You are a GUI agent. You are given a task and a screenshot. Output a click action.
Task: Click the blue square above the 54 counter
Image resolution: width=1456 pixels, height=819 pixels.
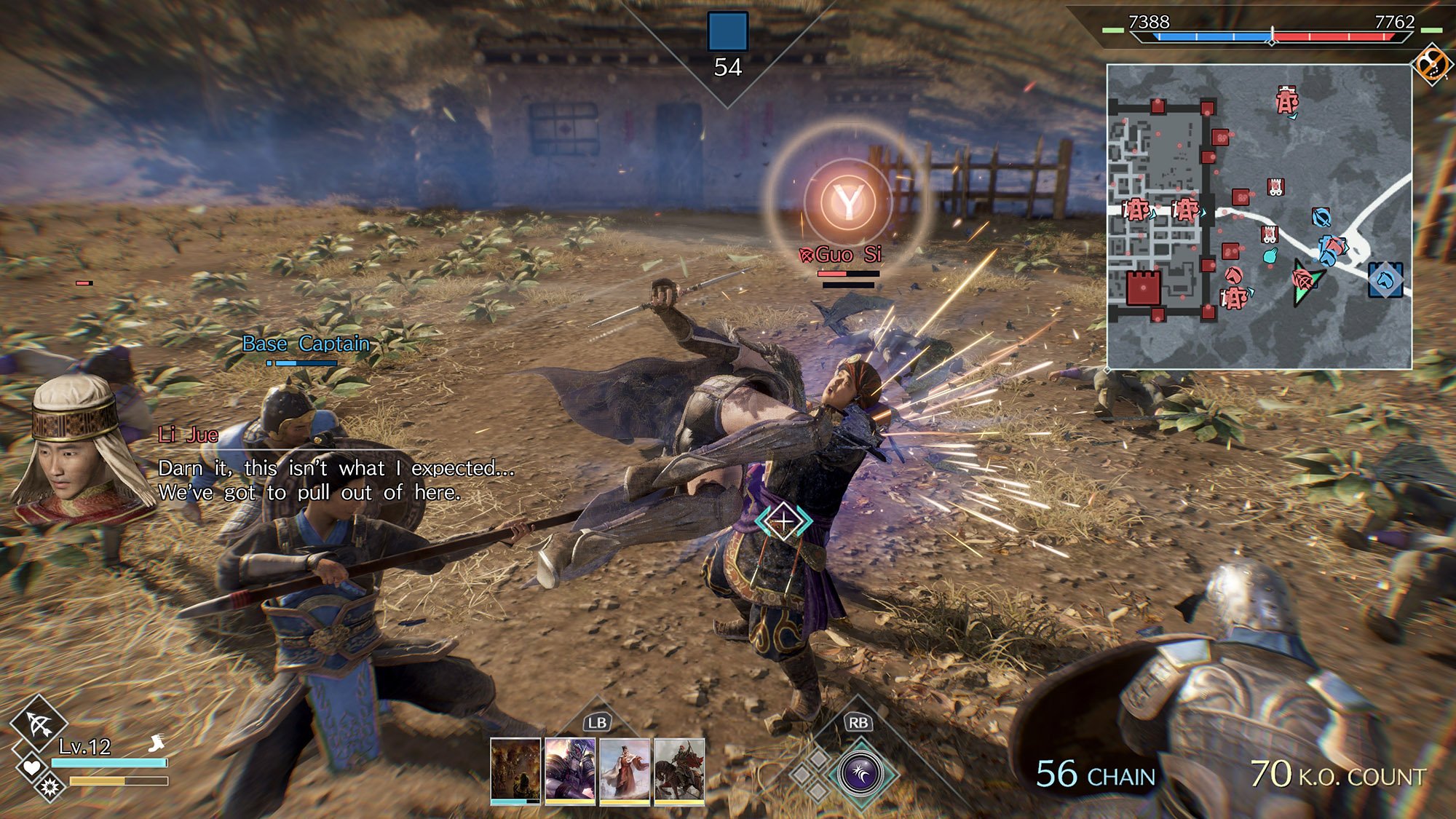pyautogui.click(x=727, y=31)
